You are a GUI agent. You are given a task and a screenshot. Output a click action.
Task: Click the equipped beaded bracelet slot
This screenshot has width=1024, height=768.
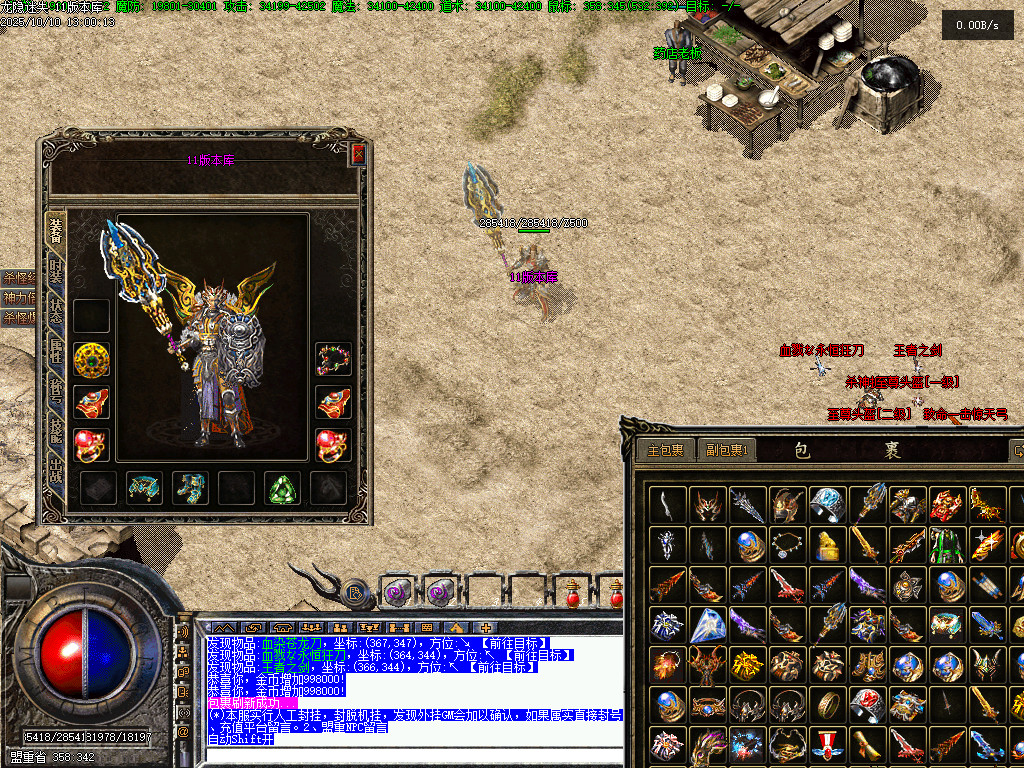pyautogui.click(x=333, y=360)
